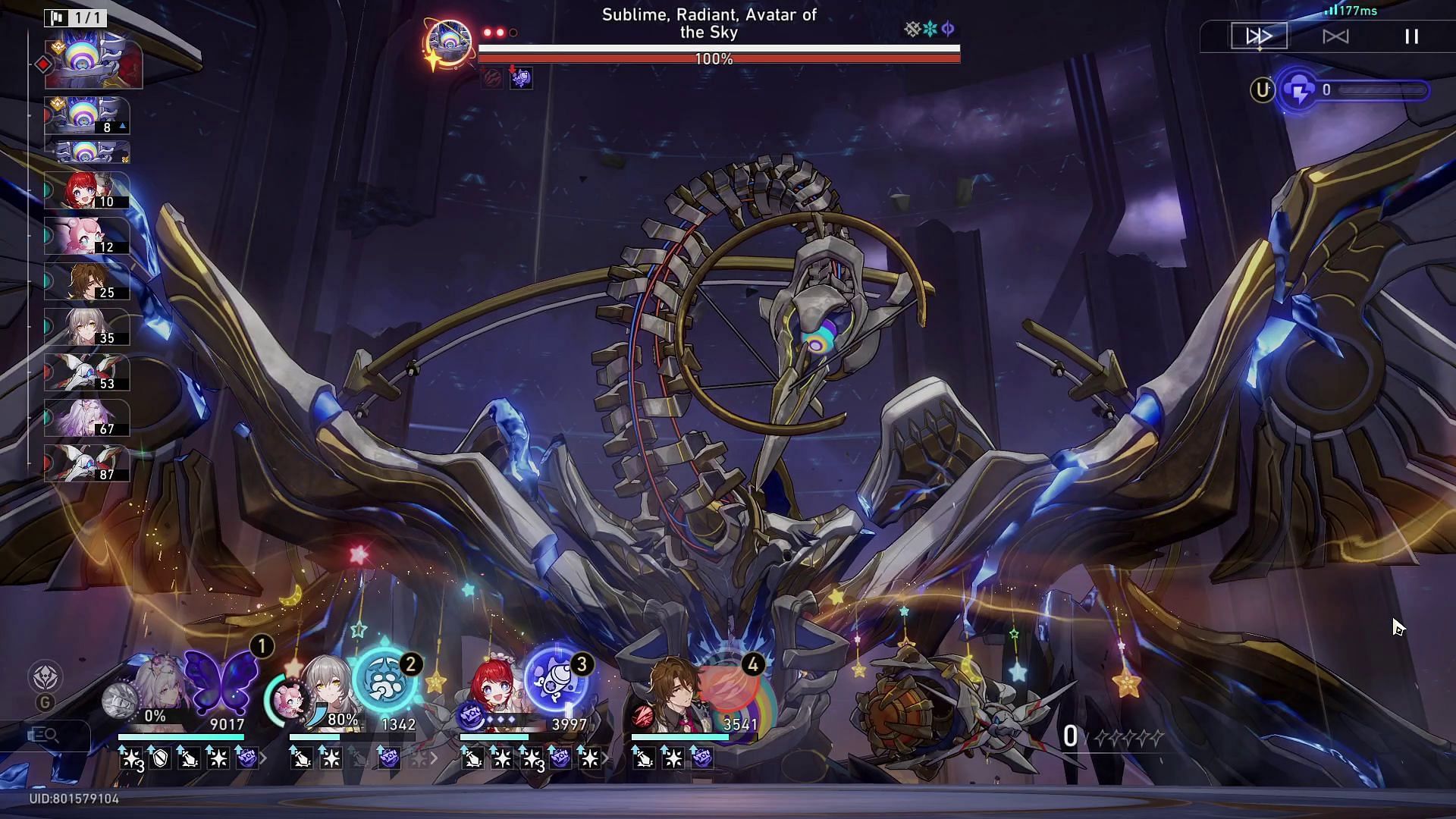Select the current-turn boss portrait in order
This screenshot has height=819, width=1456.
93,64
